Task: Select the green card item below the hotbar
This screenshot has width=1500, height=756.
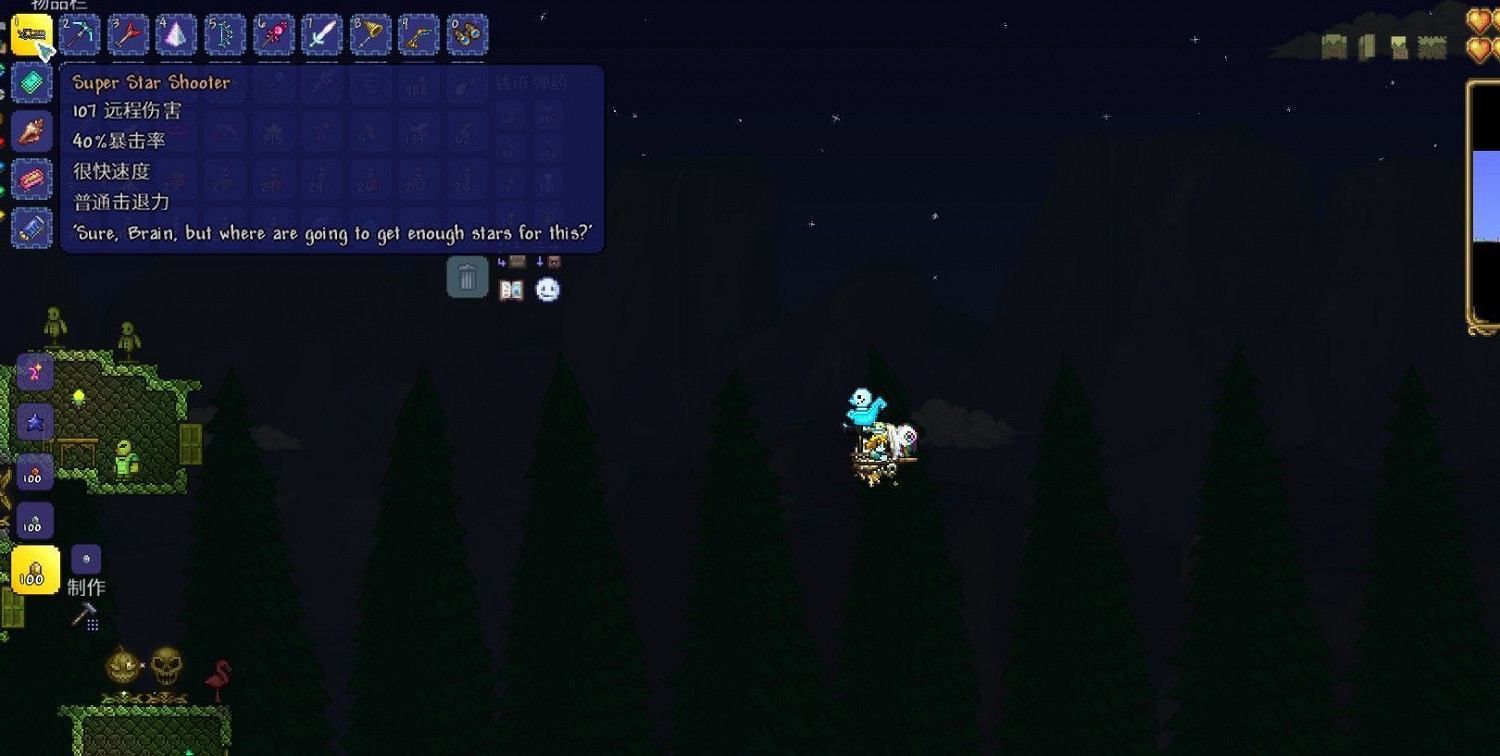Action: tap(32, 82)
